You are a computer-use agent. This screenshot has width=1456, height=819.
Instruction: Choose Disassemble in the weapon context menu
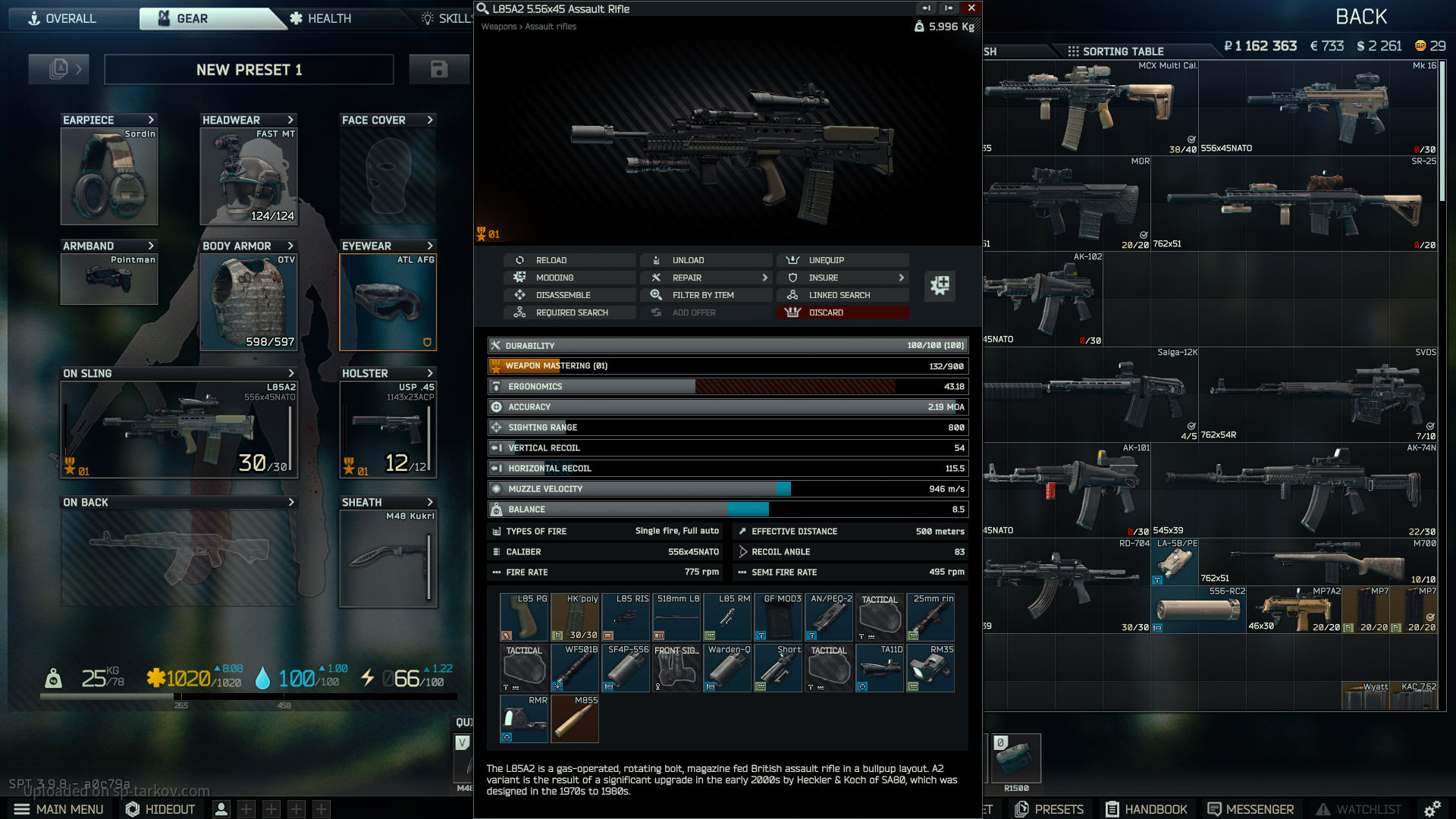570,295
